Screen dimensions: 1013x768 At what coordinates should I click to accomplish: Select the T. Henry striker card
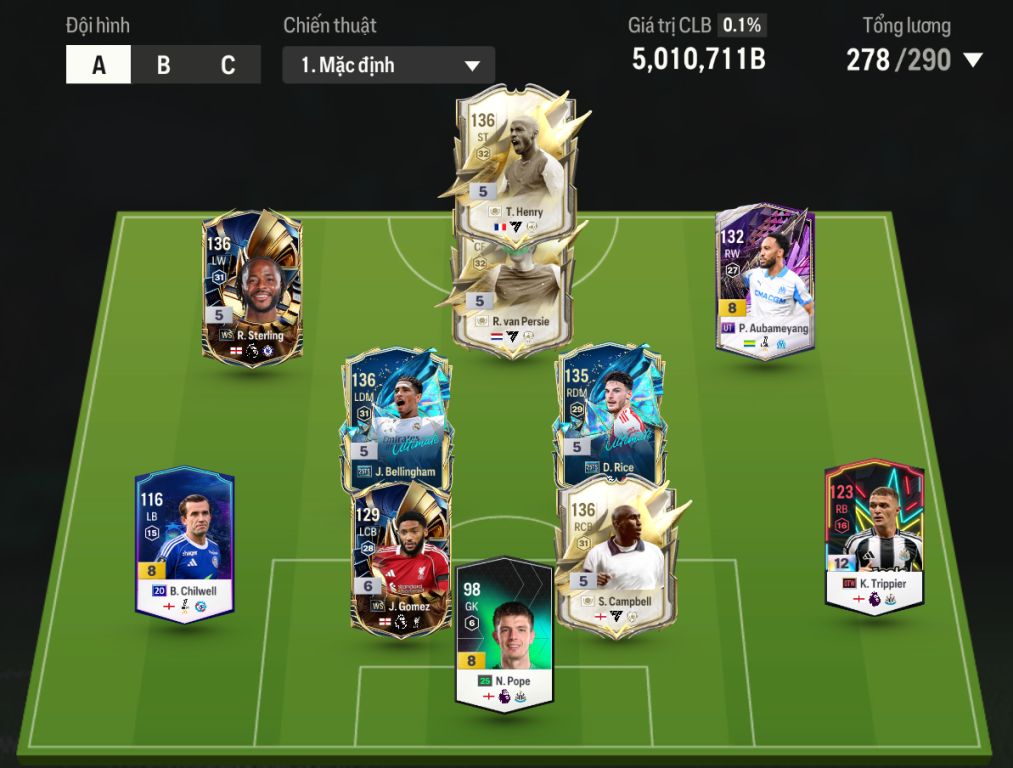pos(510,160)
